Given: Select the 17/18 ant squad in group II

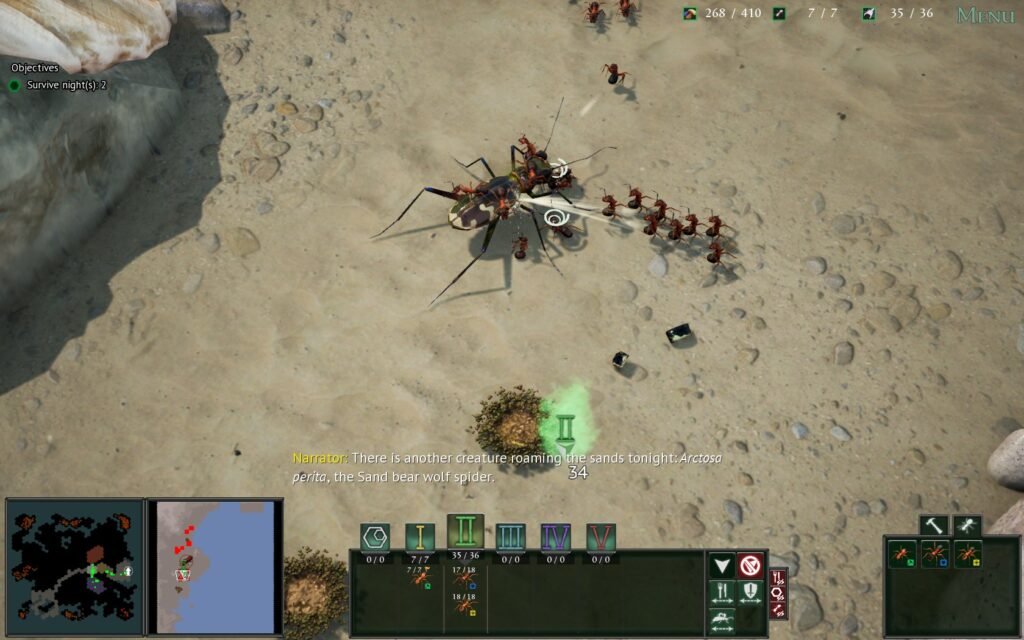Looking at the screenshot, I should point(464,578).
